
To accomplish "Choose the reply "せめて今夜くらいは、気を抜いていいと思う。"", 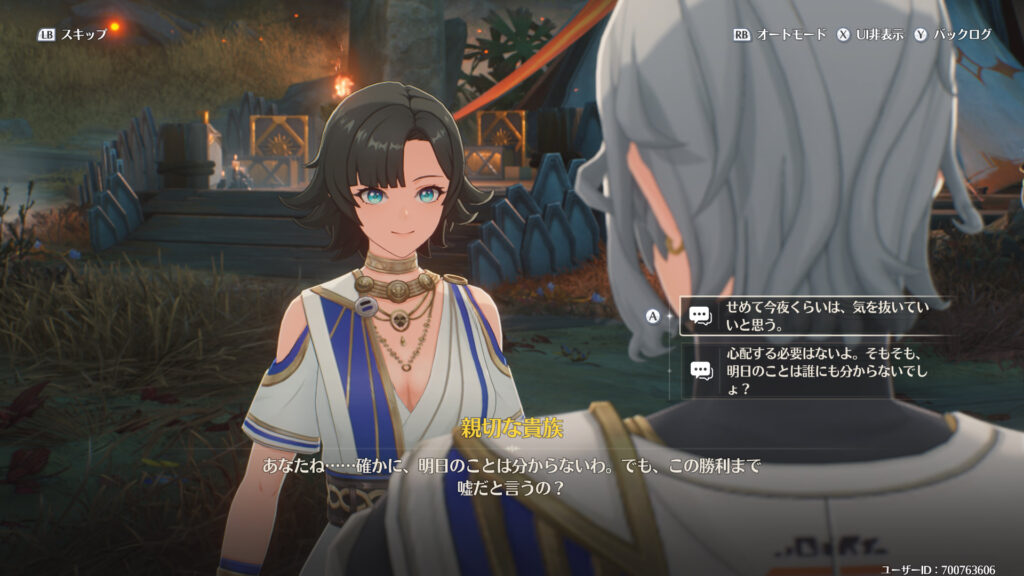I will tap(815, 315).
